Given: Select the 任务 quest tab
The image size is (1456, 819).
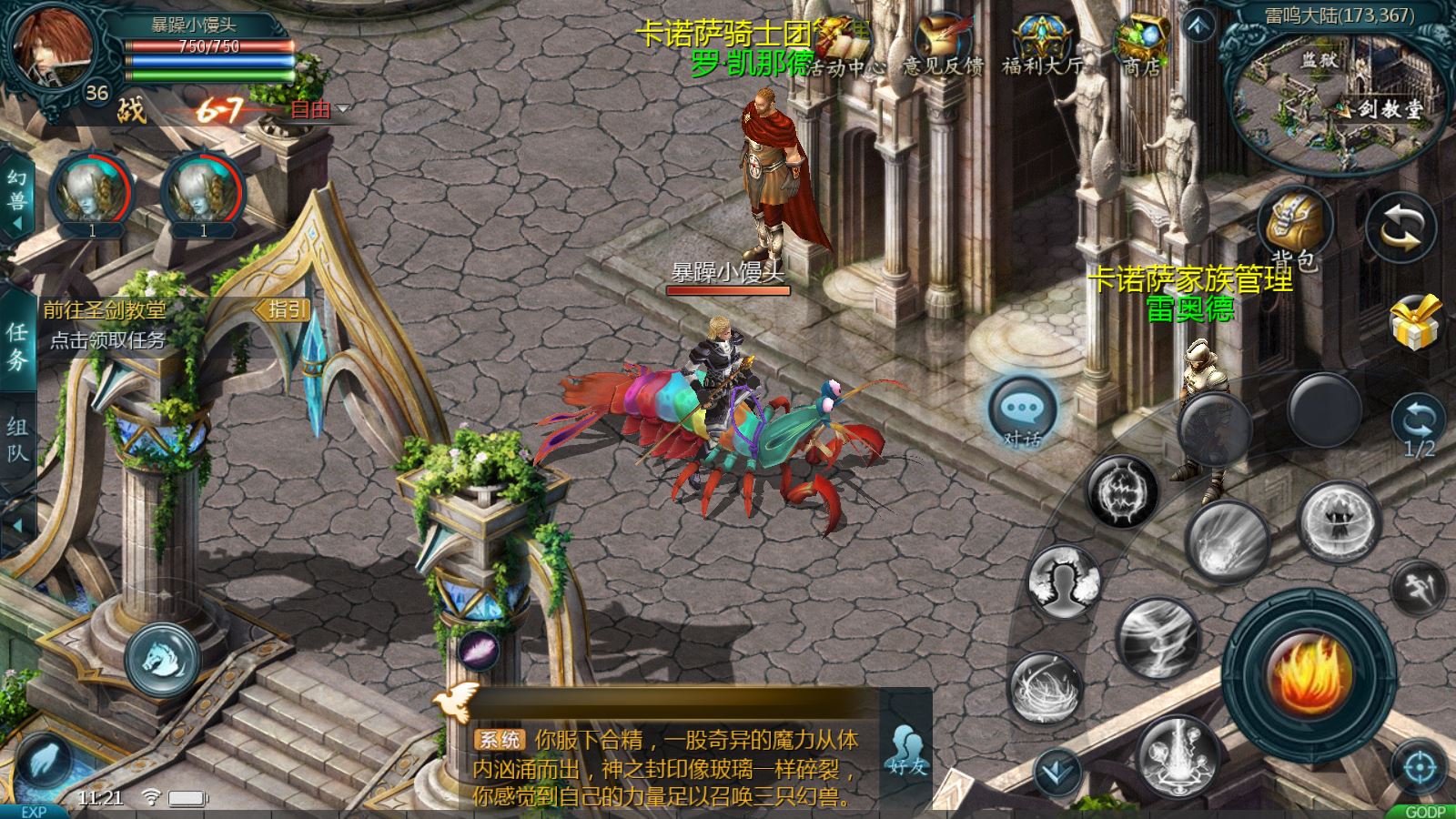Looking at the screenshot, I should click(17, 346).
